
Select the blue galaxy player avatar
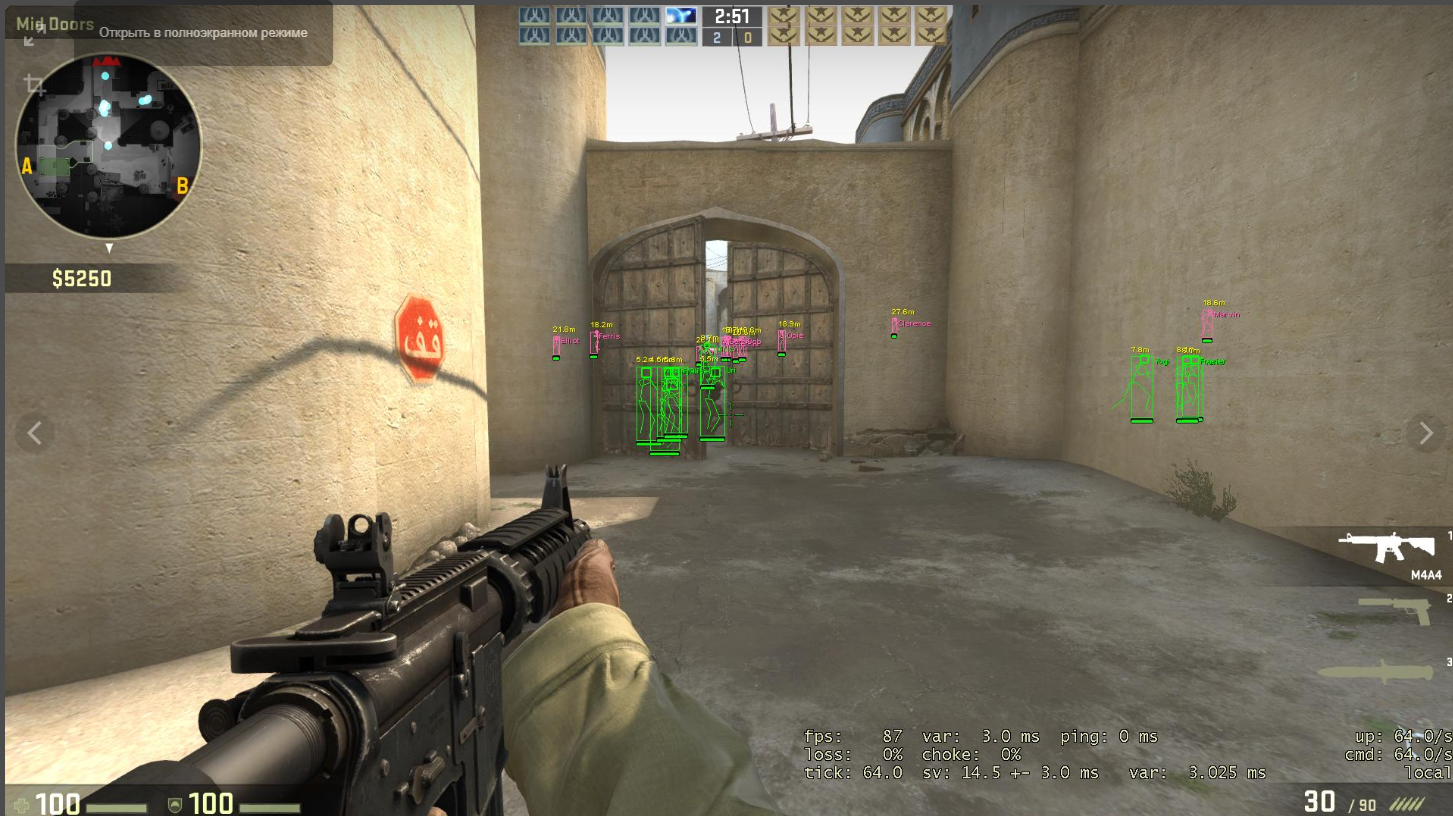(x=681, y=15)
